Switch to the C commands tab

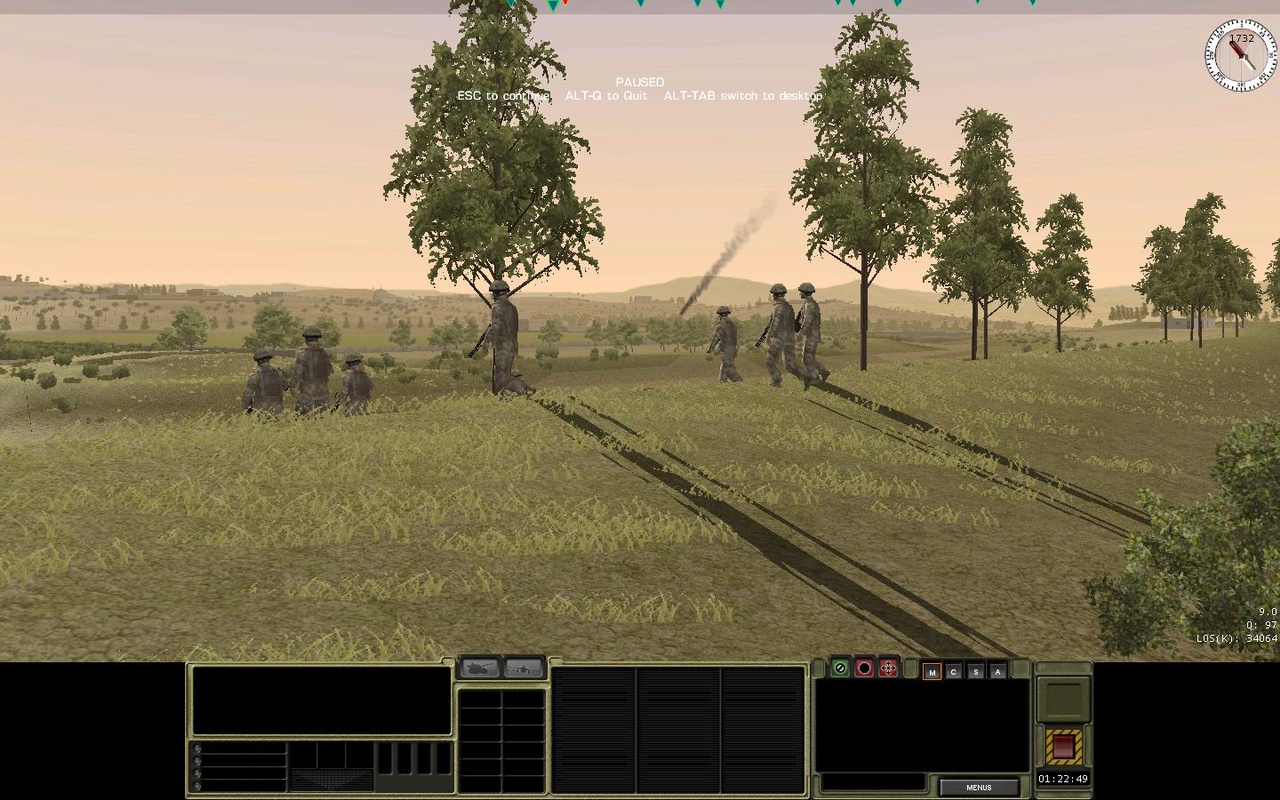tap(954, 672)
